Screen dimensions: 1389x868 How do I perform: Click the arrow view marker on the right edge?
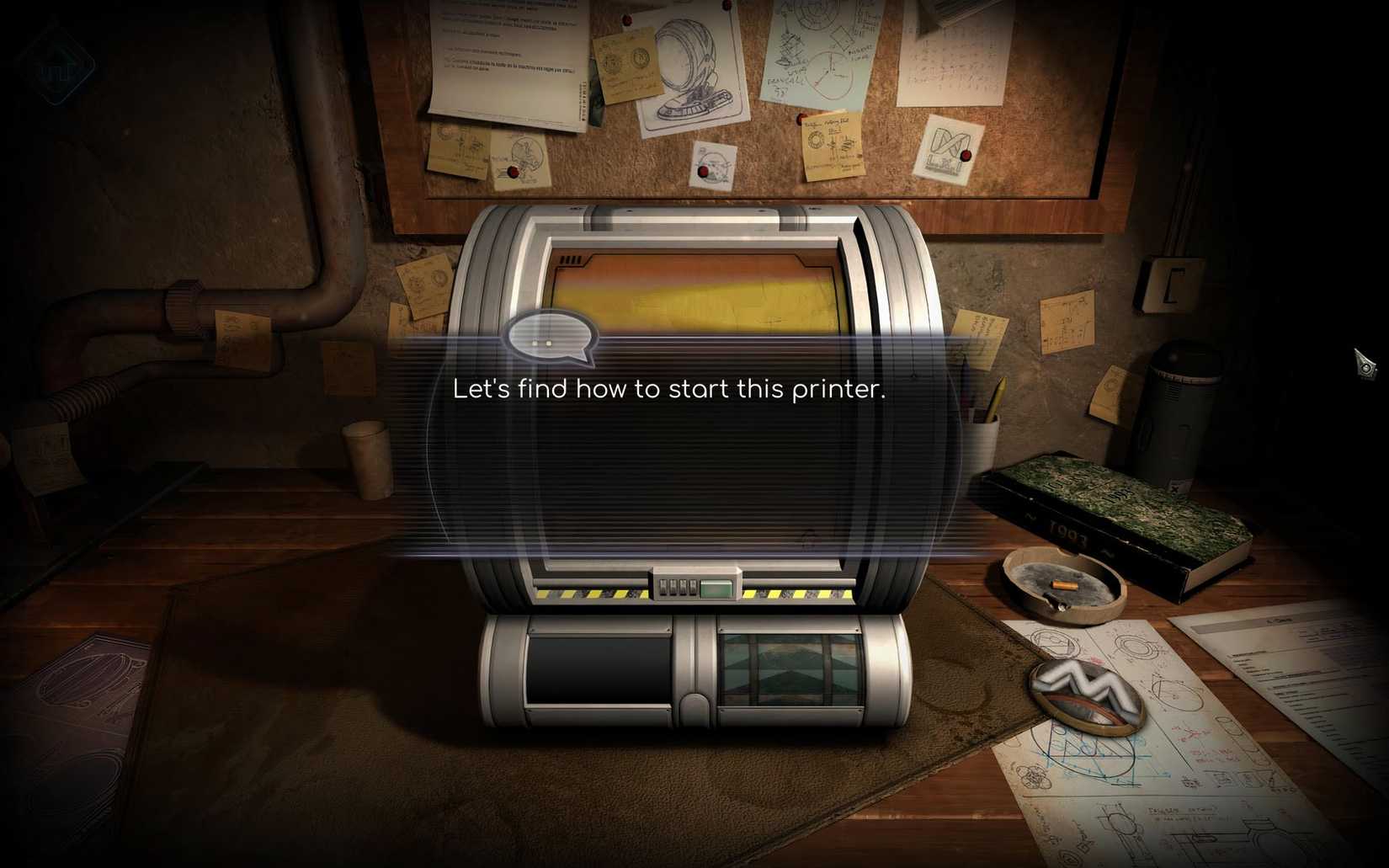(x=1364, y=362)
